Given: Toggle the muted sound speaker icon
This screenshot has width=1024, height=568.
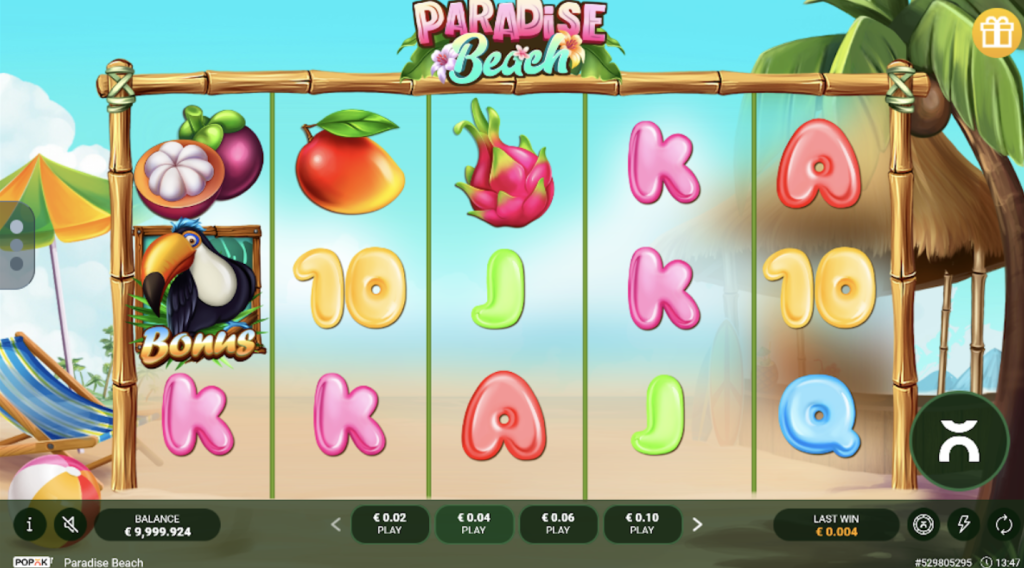Looking at the screenshot, I should pyautogui.click(x=68, y=524).
